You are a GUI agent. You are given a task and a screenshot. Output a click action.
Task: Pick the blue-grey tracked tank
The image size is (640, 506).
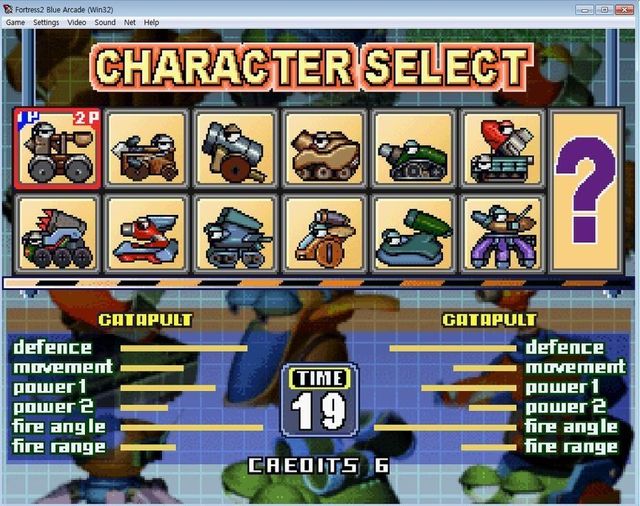235,234
